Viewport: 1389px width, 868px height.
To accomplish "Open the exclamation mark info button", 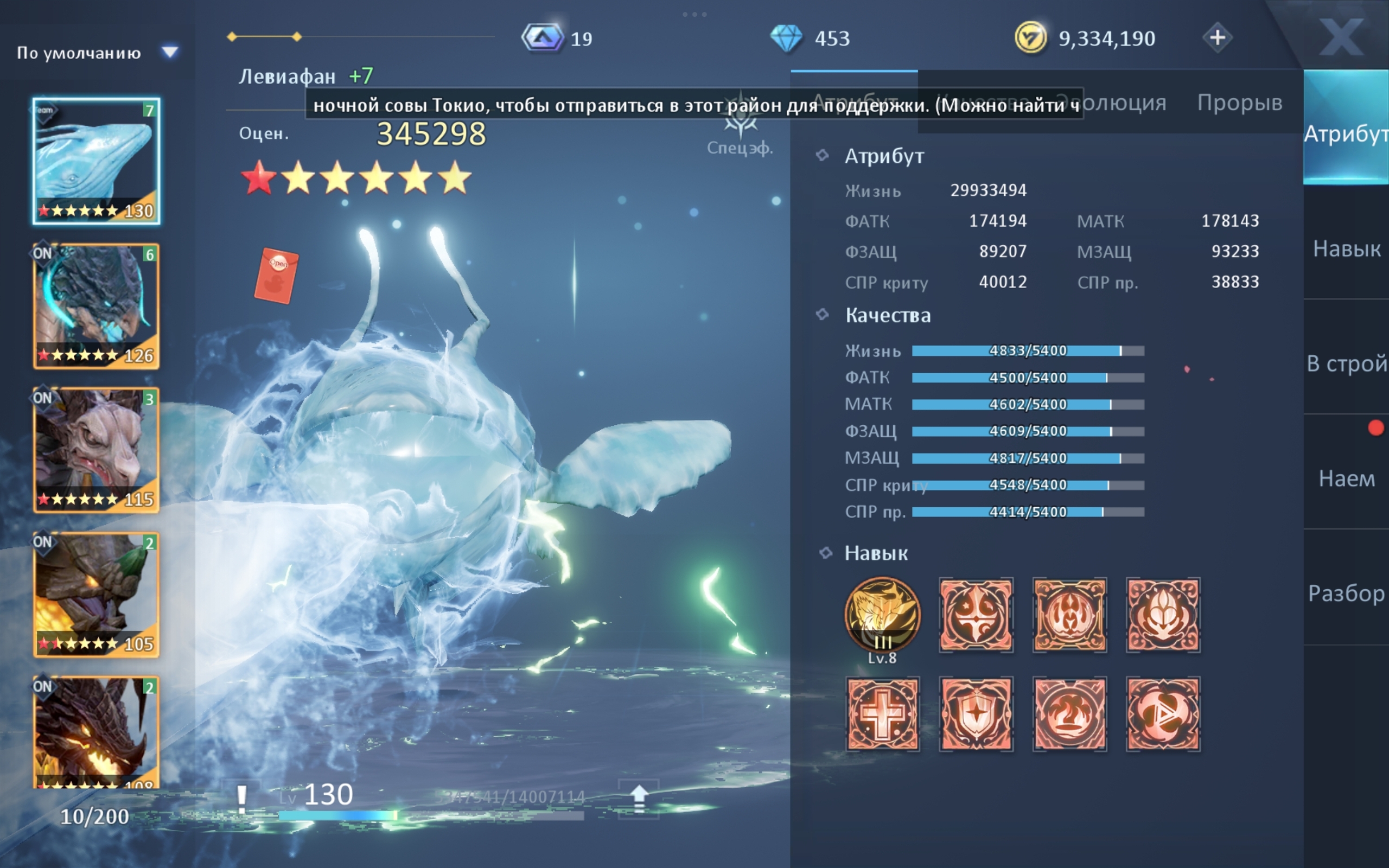I will 241,798.
